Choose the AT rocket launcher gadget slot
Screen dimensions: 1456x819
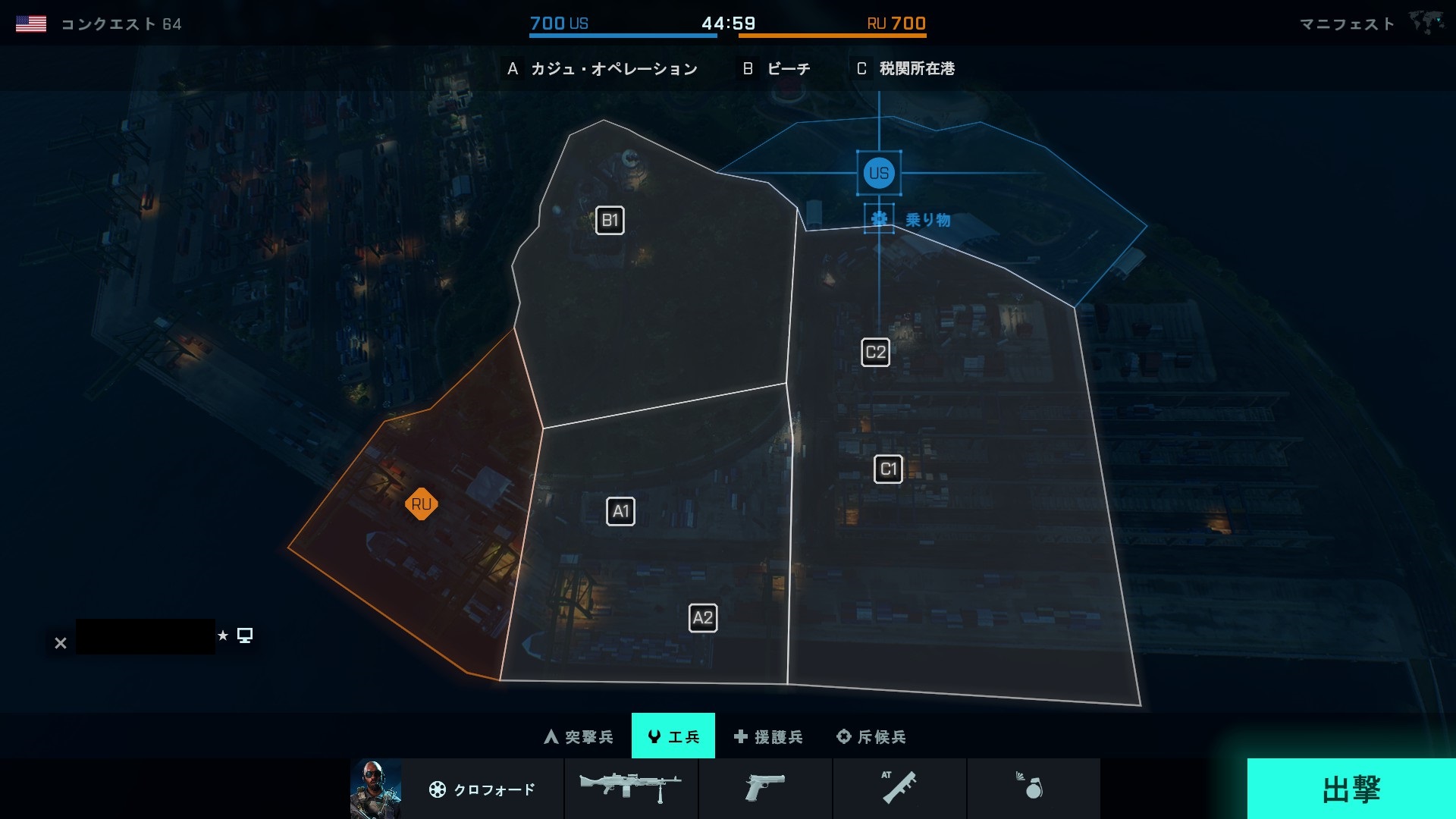899,789
